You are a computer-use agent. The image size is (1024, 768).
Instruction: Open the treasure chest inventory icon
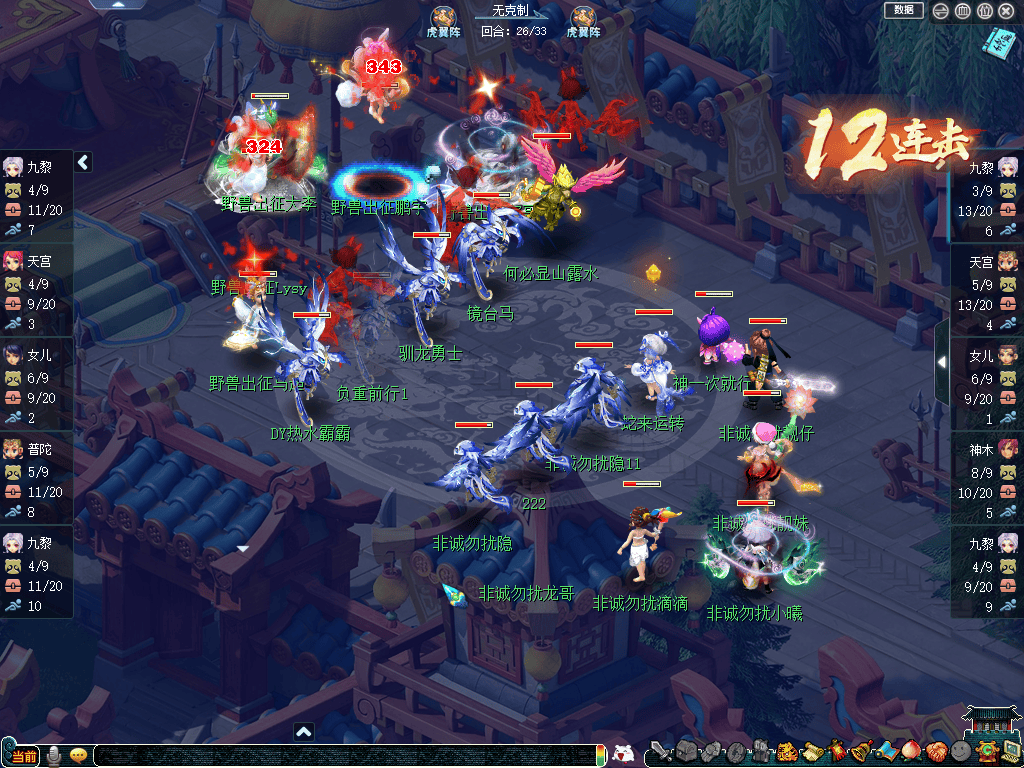(x=685, y=753)
